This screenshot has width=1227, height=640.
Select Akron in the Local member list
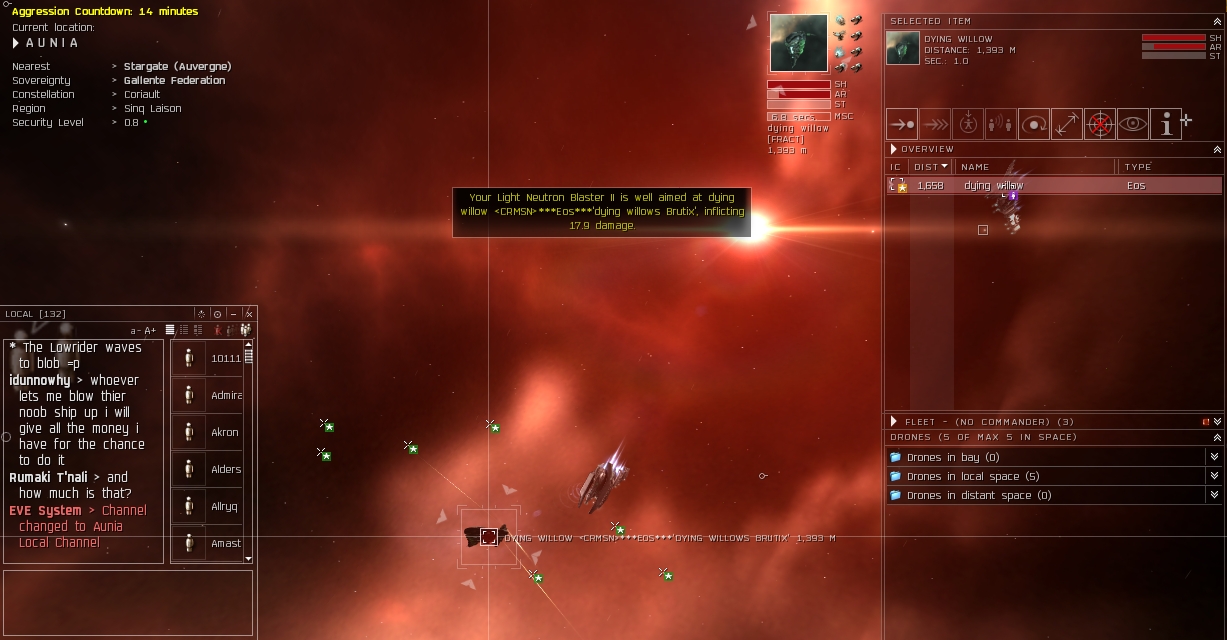coord(212,433)
